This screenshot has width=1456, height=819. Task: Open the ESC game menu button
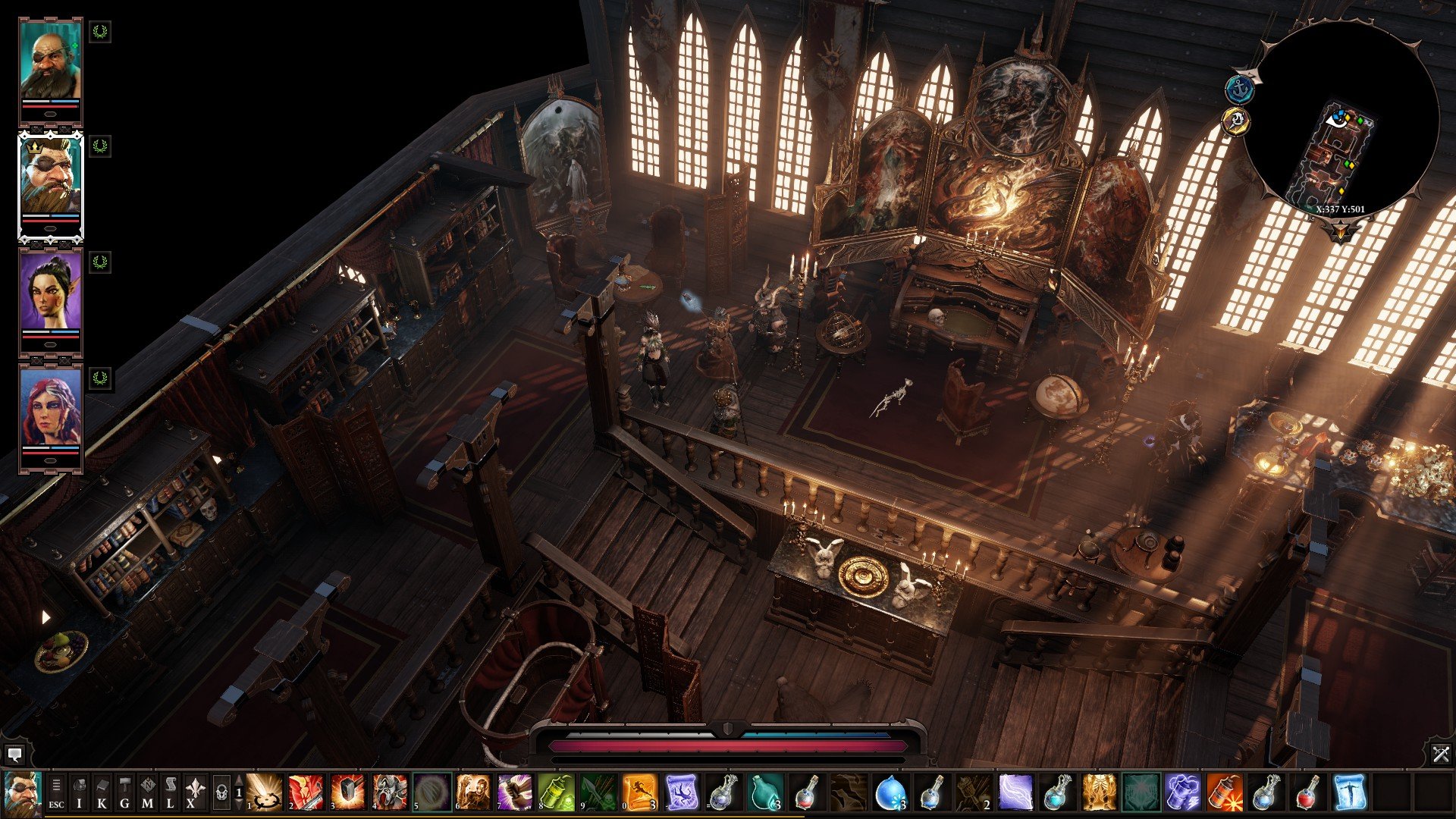(x=56, y=793)
